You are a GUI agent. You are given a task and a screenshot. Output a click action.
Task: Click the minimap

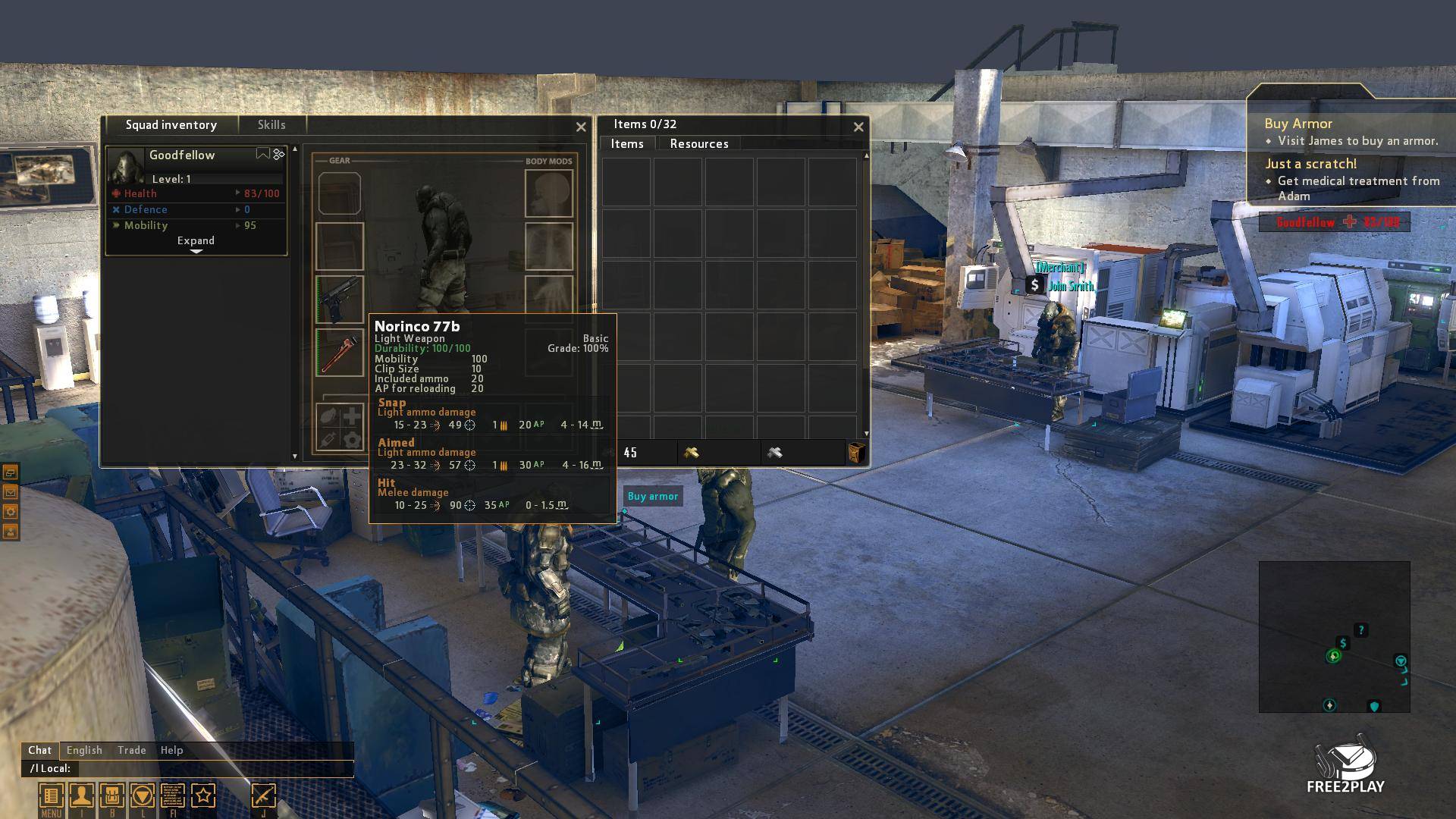[1334, 637]
